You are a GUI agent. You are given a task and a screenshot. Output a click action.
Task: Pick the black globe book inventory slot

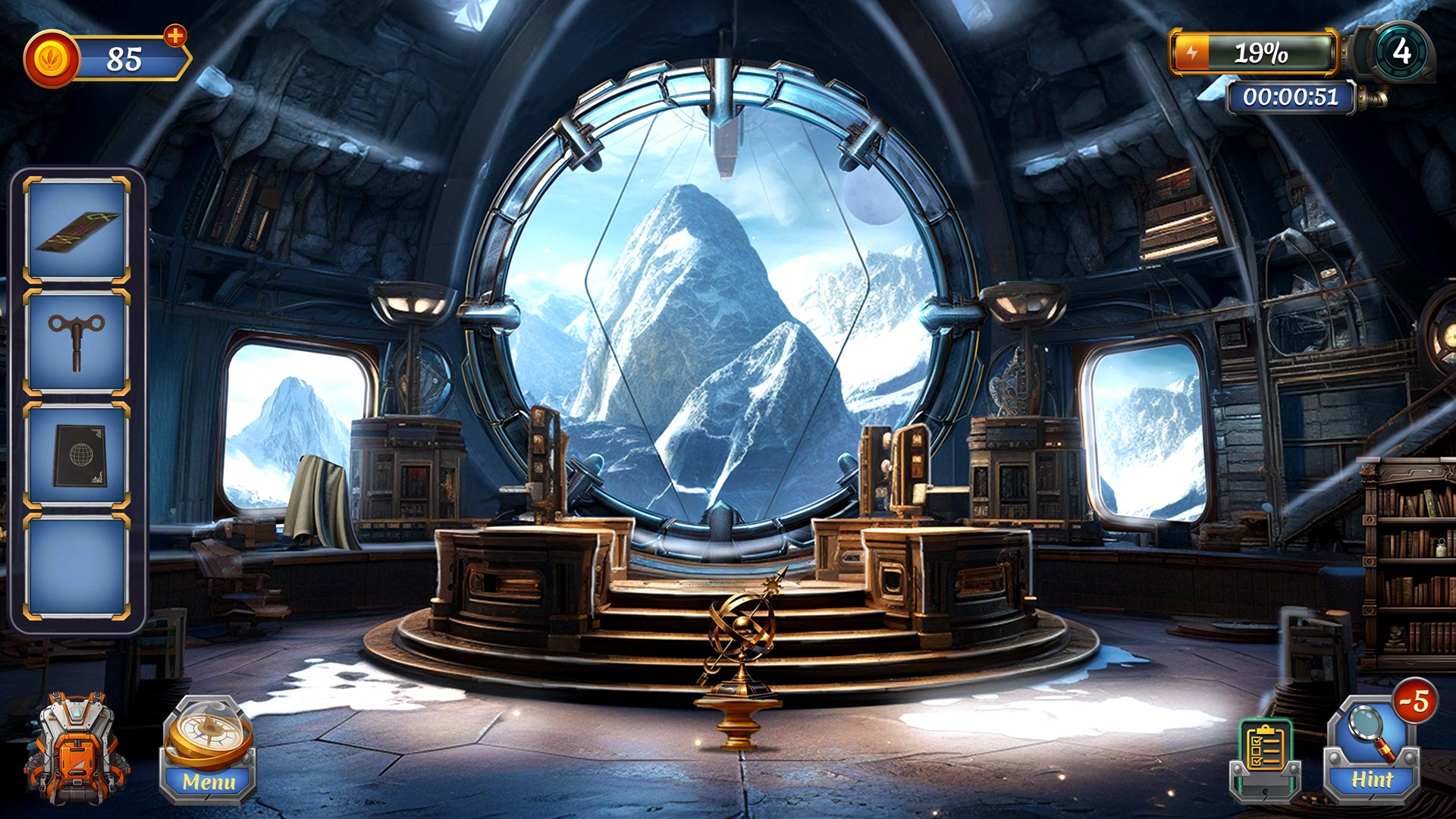[x=77, y=455]
